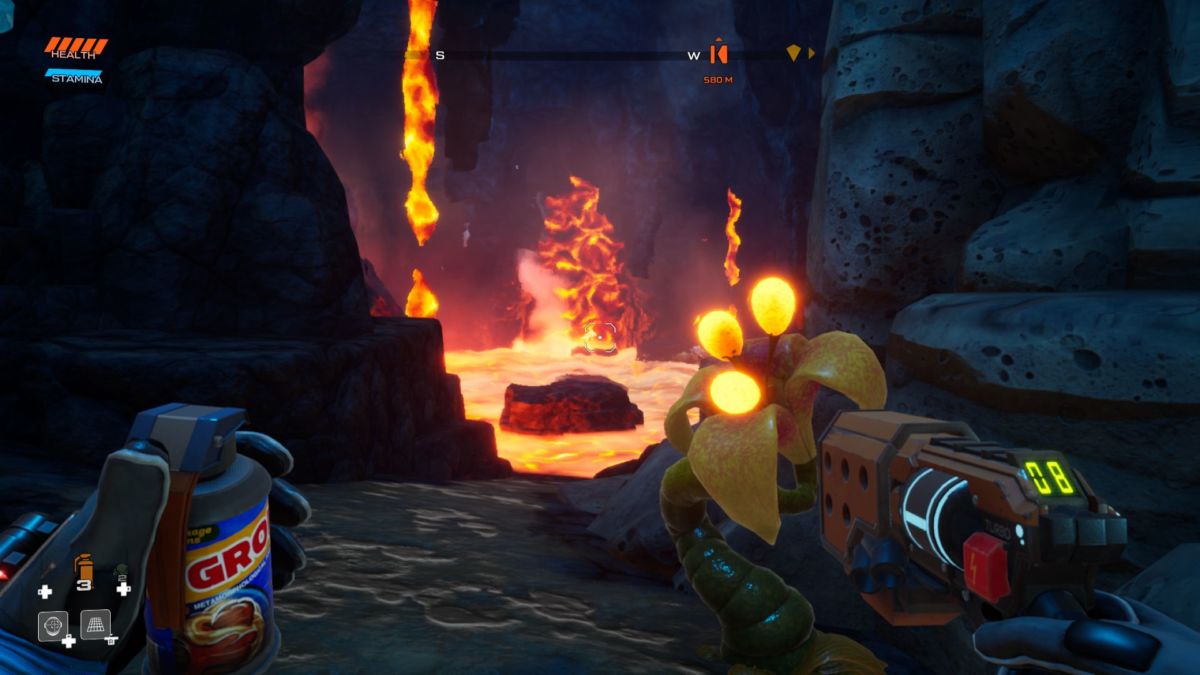
Task: Click the orange objective marker on compass
Action: pos(717,54)
